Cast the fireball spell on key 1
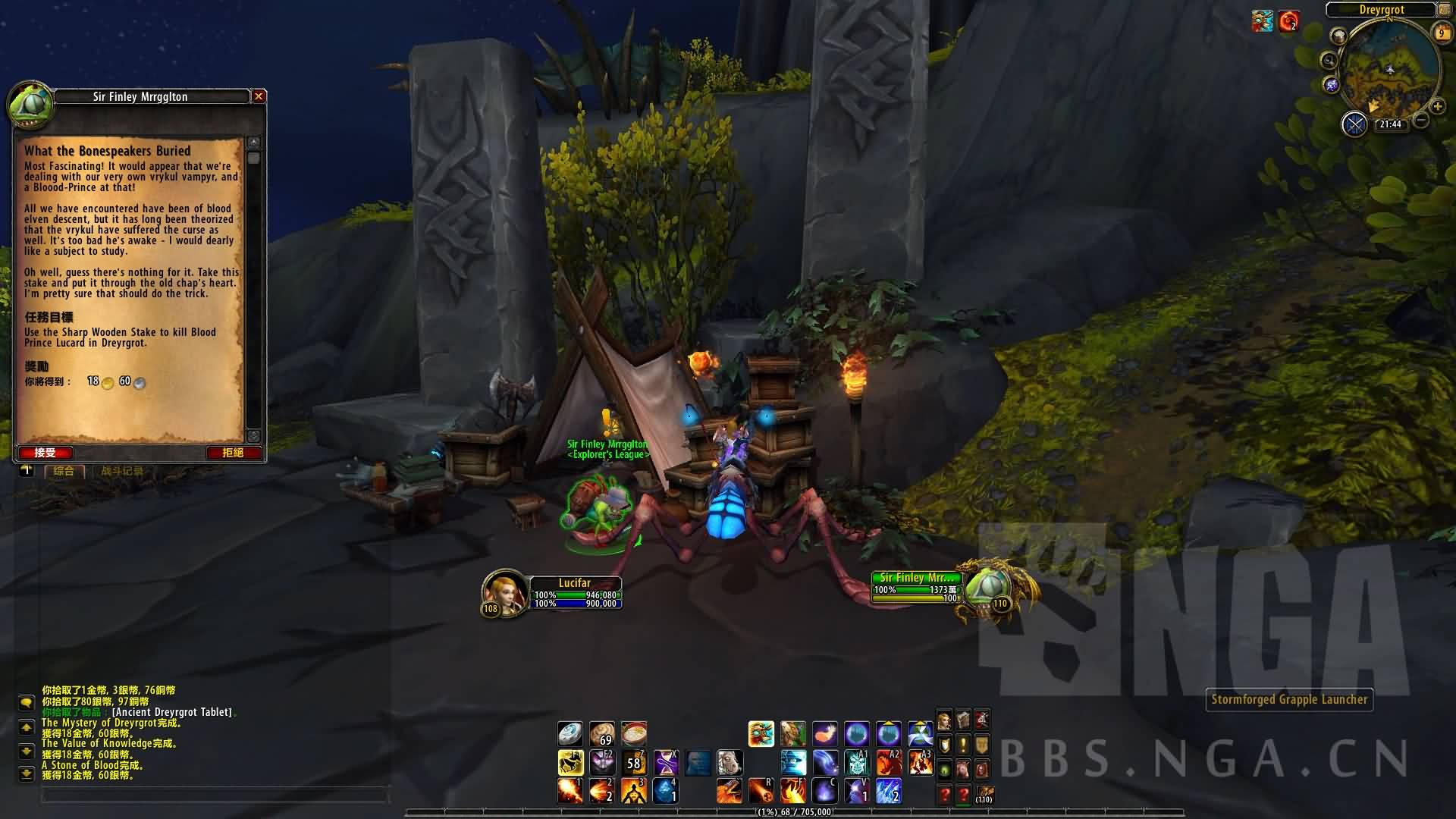Screen dimensions: 1456x819 tap(570, 790)
